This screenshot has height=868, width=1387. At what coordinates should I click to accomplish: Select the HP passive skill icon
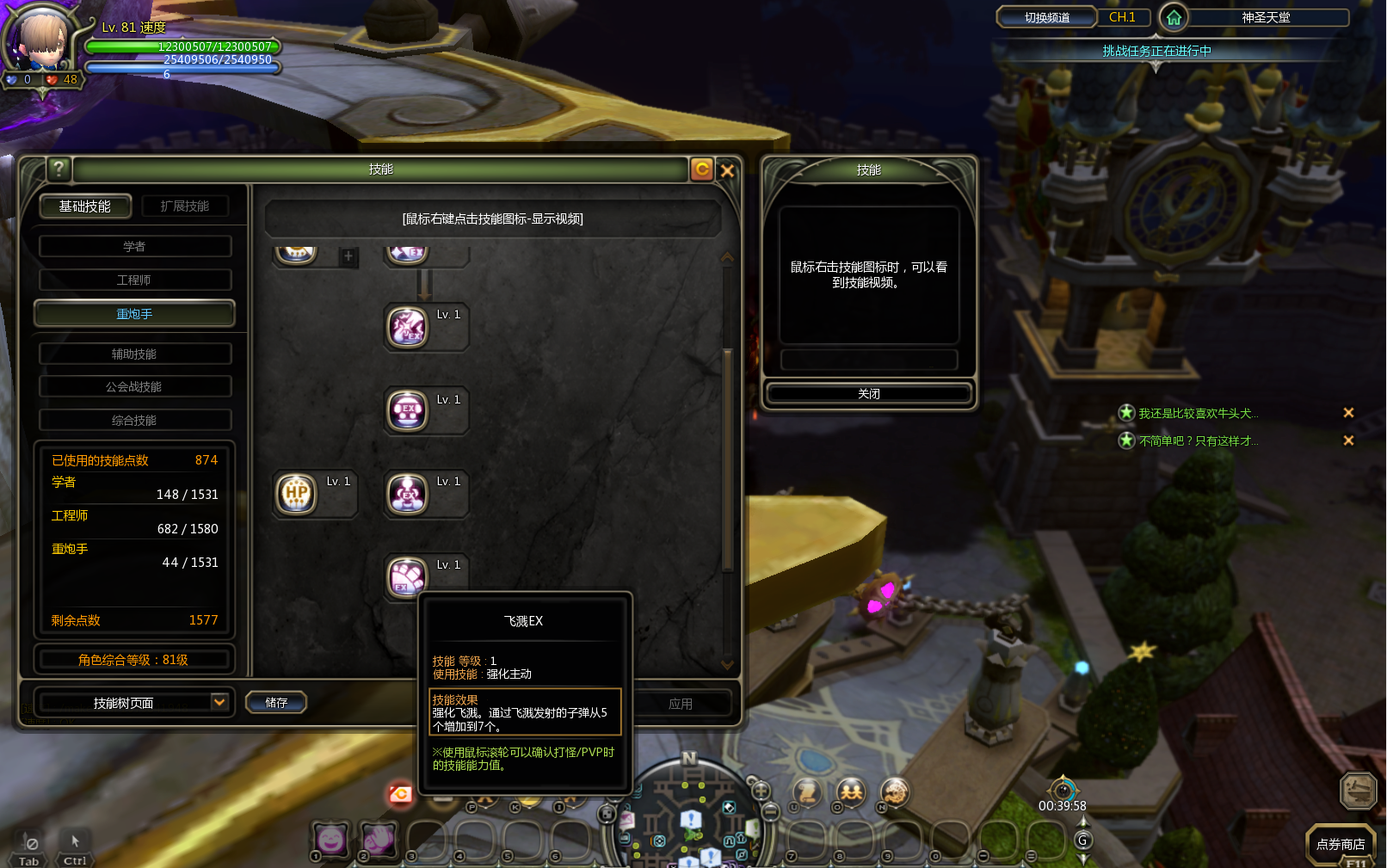(297, 494)
